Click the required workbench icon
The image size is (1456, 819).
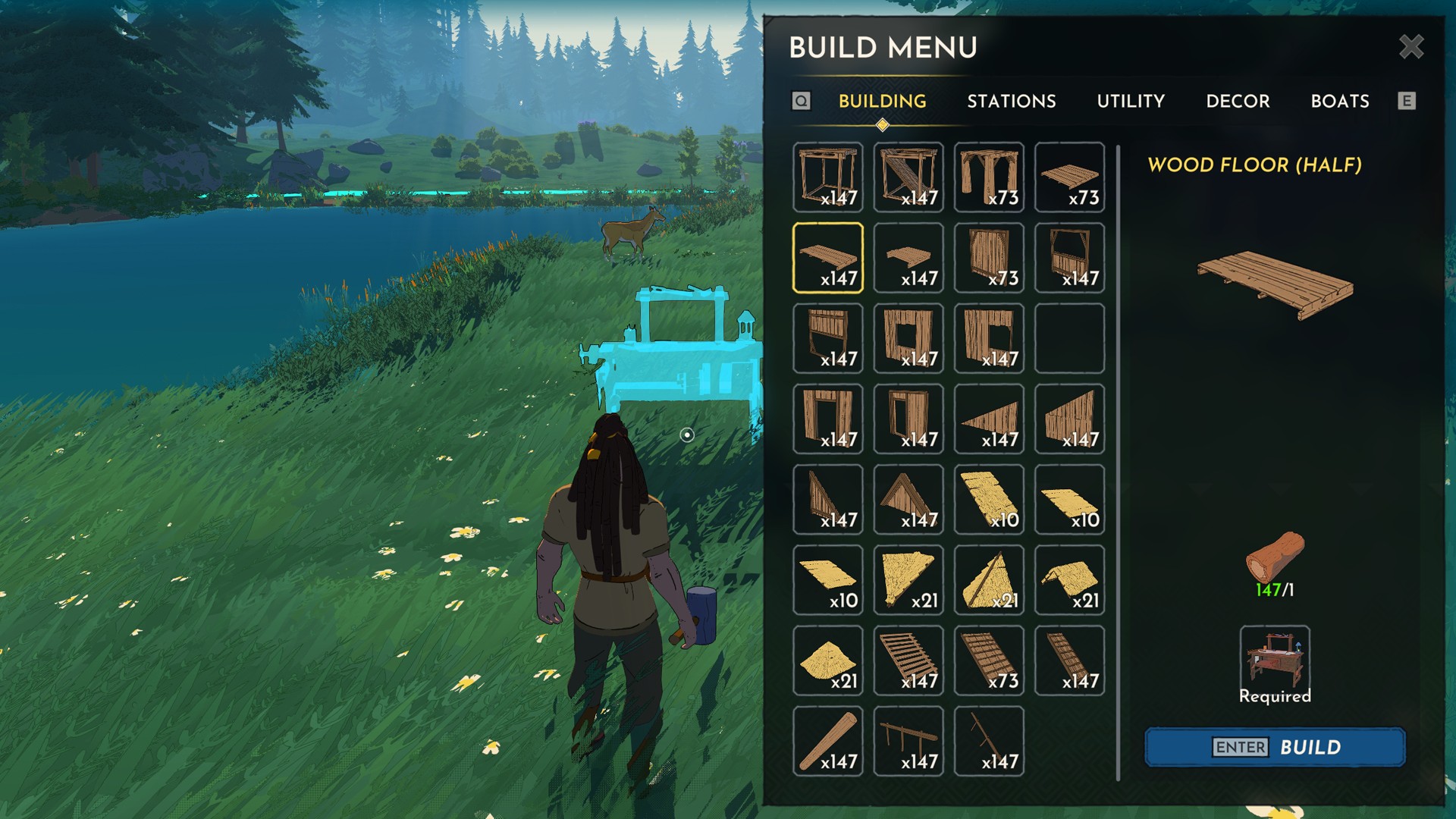(x=1274, y=657)
